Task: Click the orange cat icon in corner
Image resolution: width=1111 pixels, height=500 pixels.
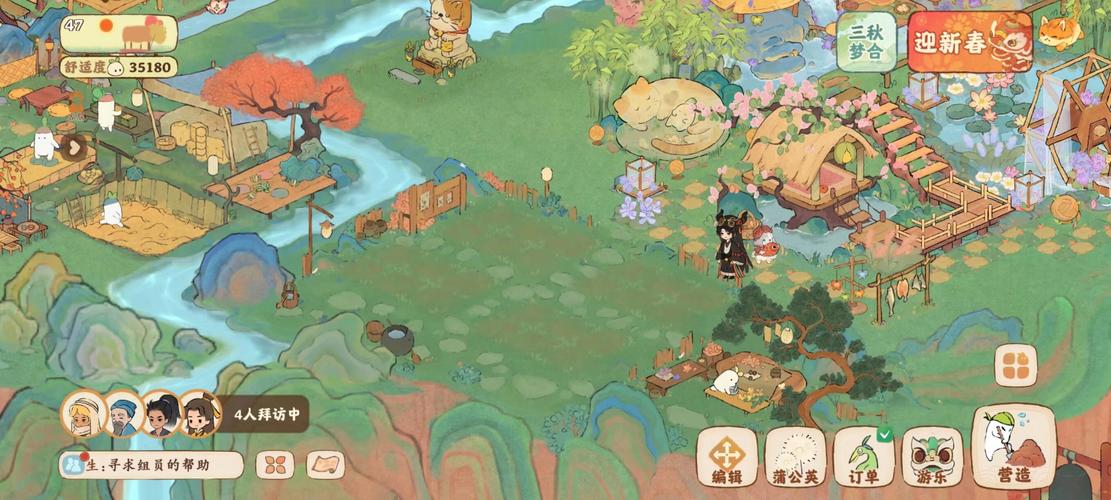Action: point(1060,32)
